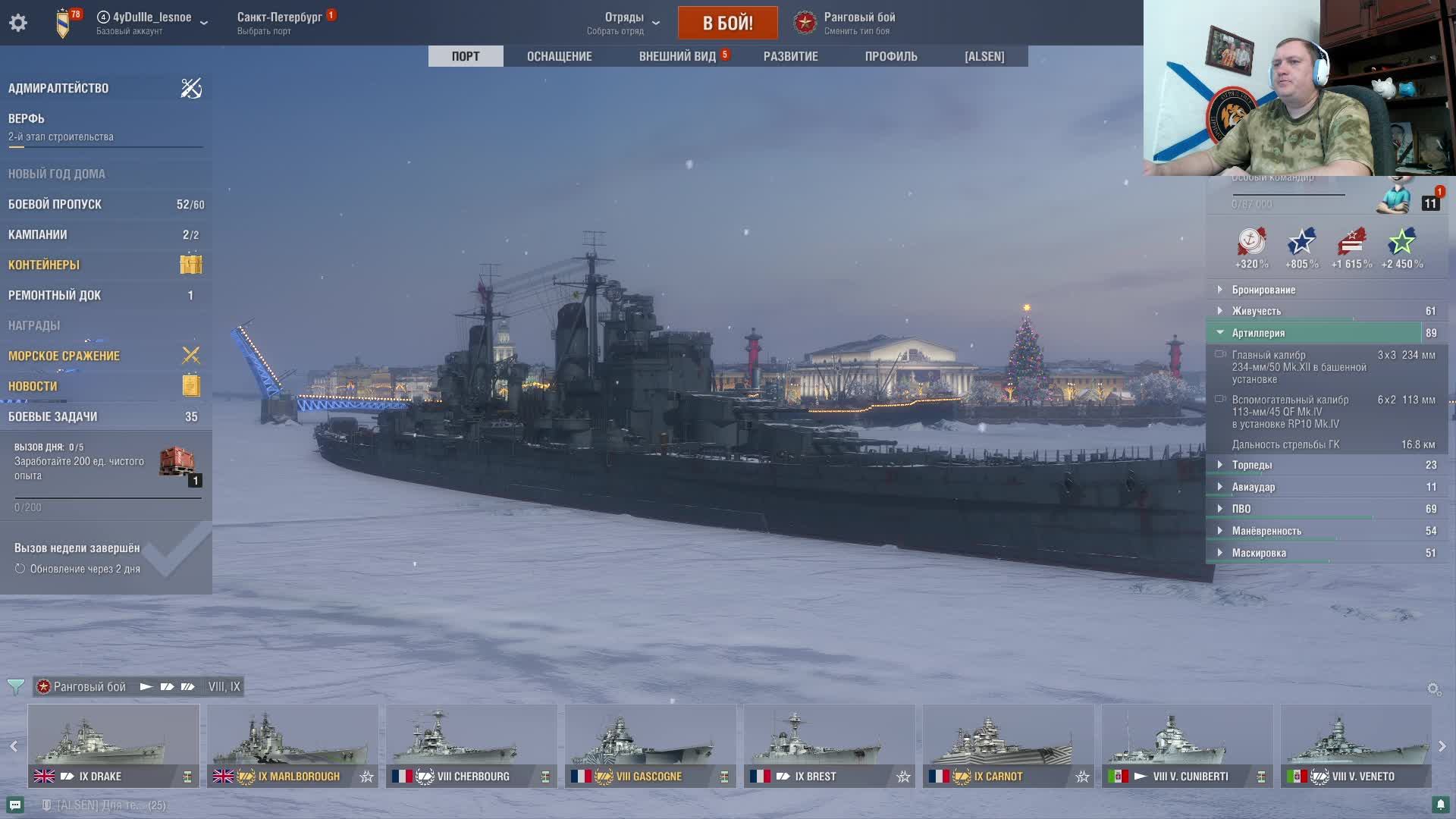Open the КОНТЕЙНЕРЫ section
The image size is (1456, 819).
[44, 265]
